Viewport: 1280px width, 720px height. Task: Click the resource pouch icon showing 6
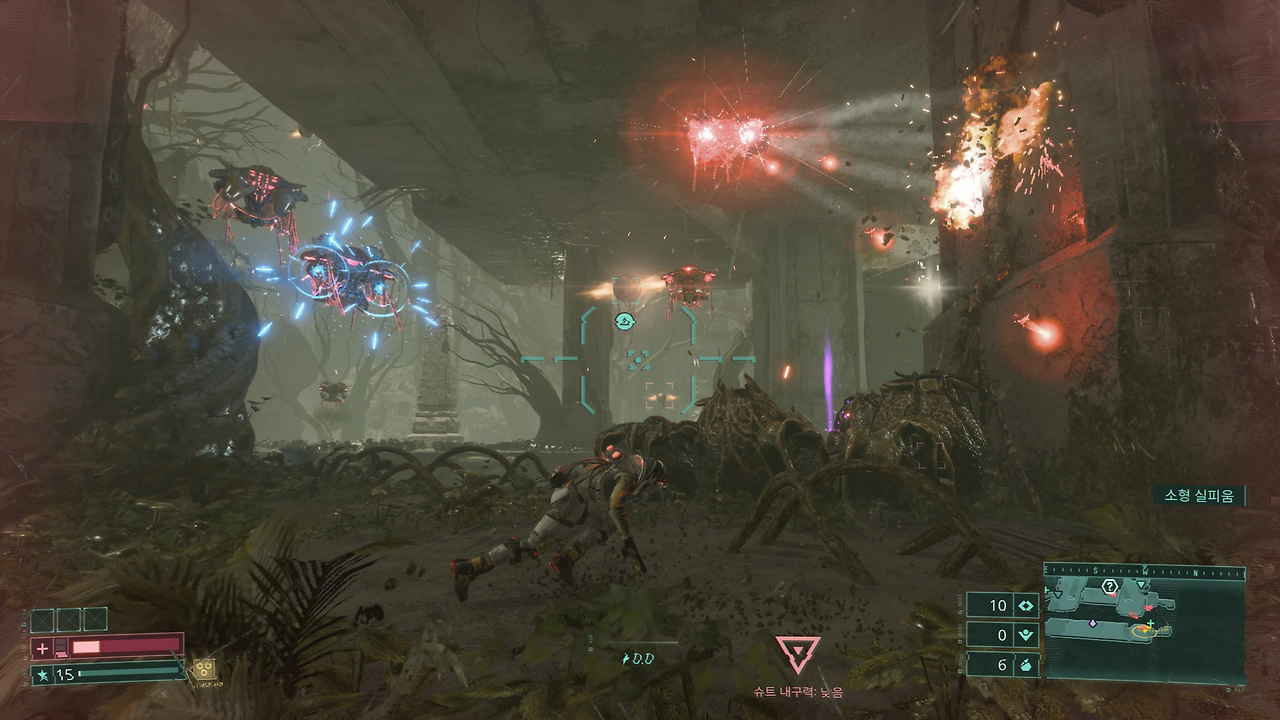click(x=1026, y=663)
